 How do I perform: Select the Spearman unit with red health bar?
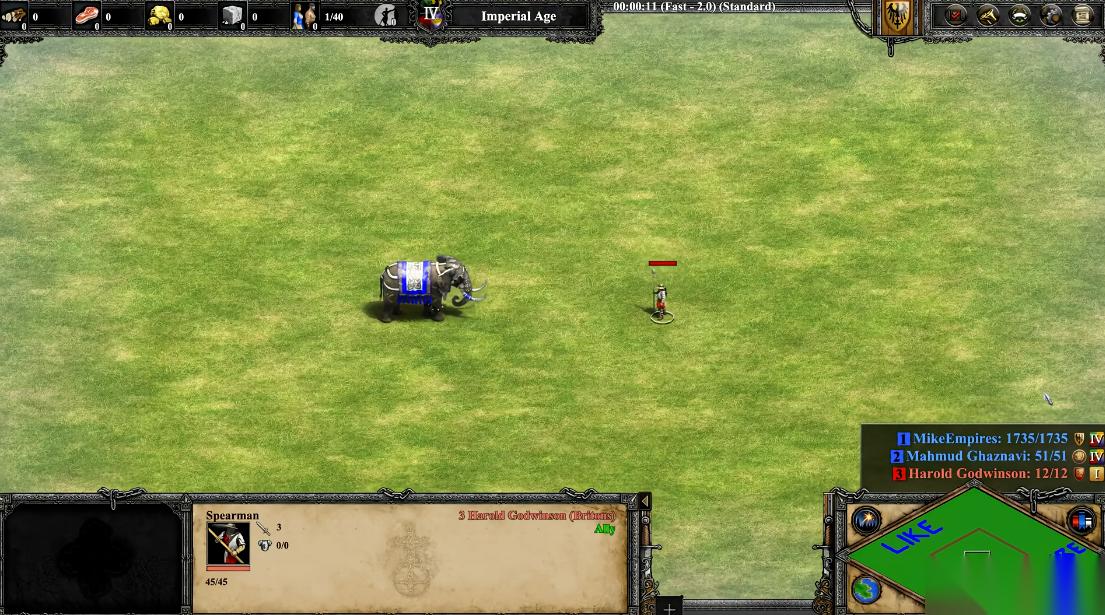point(660,300)
